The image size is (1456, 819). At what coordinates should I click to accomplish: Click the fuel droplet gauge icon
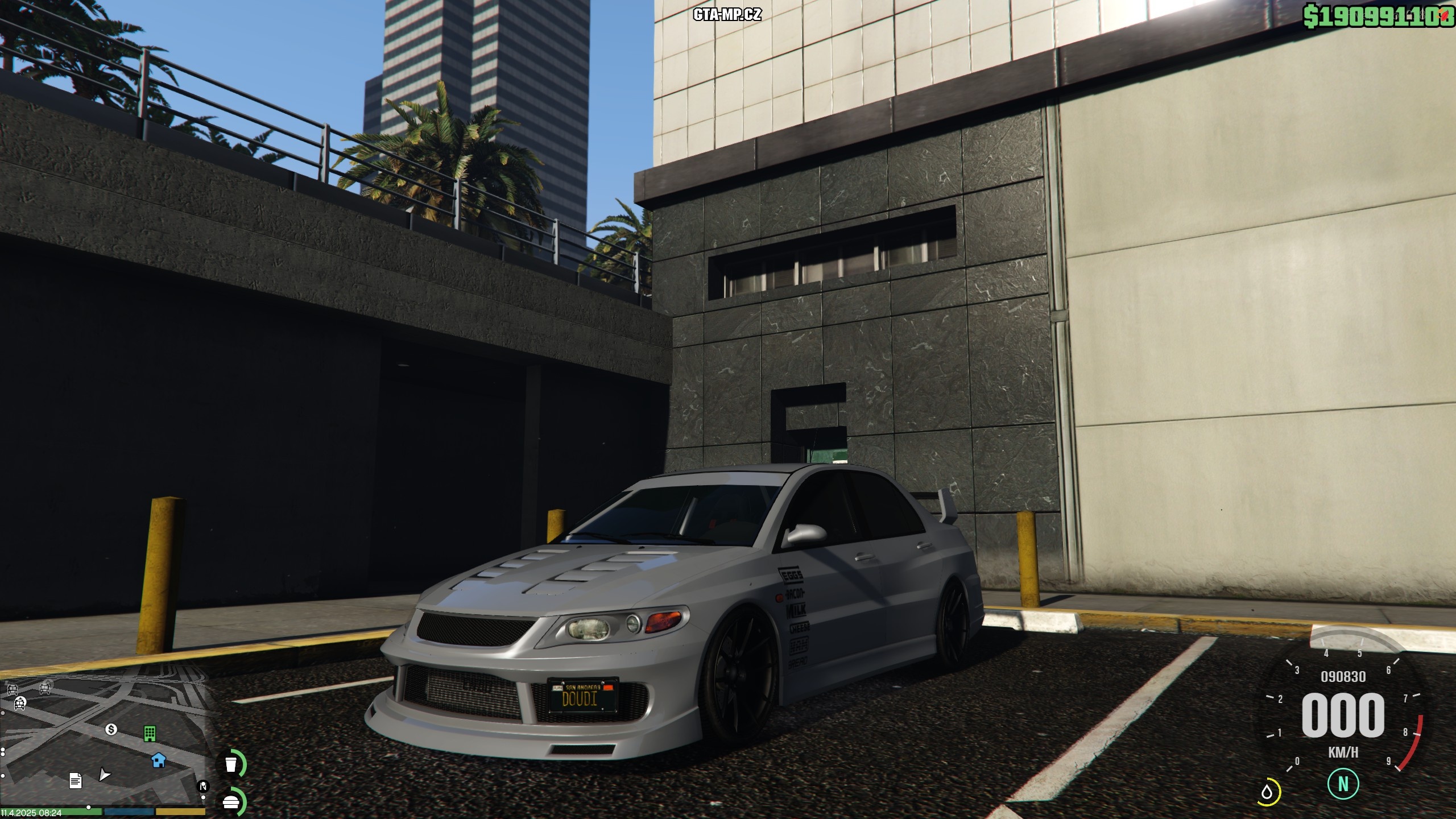click(x=1267, y=792)
